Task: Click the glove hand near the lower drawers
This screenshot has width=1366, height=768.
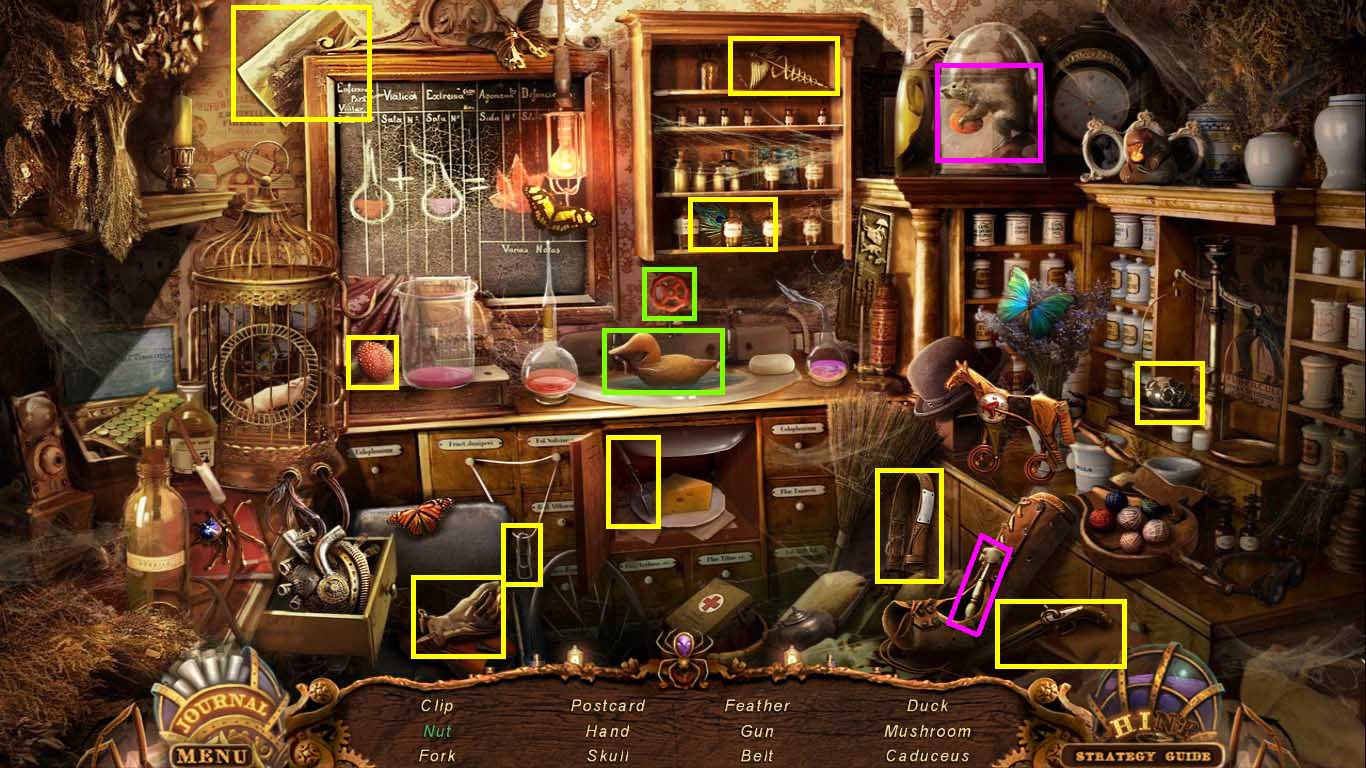Action: point(458,618)
